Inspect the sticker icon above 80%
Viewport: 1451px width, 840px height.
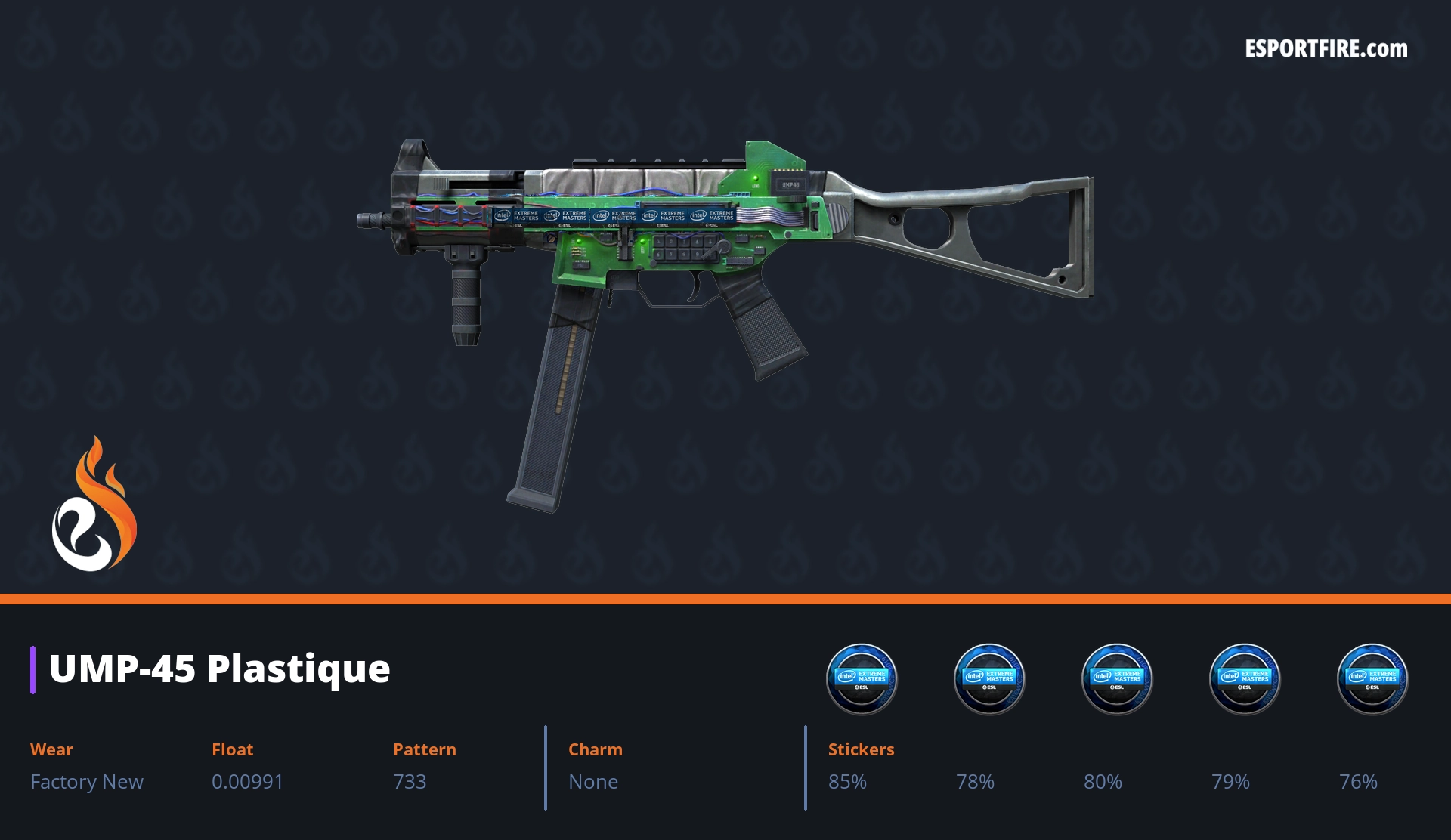click(x=1117, y=678)
